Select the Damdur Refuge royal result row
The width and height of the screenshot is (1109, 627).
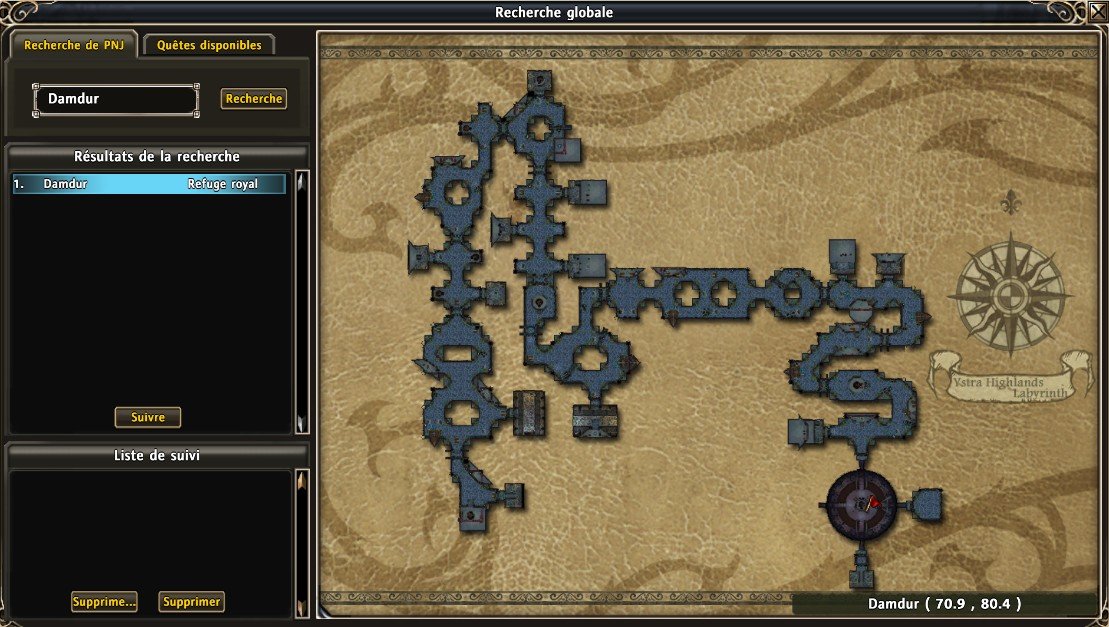click(150, 184)
